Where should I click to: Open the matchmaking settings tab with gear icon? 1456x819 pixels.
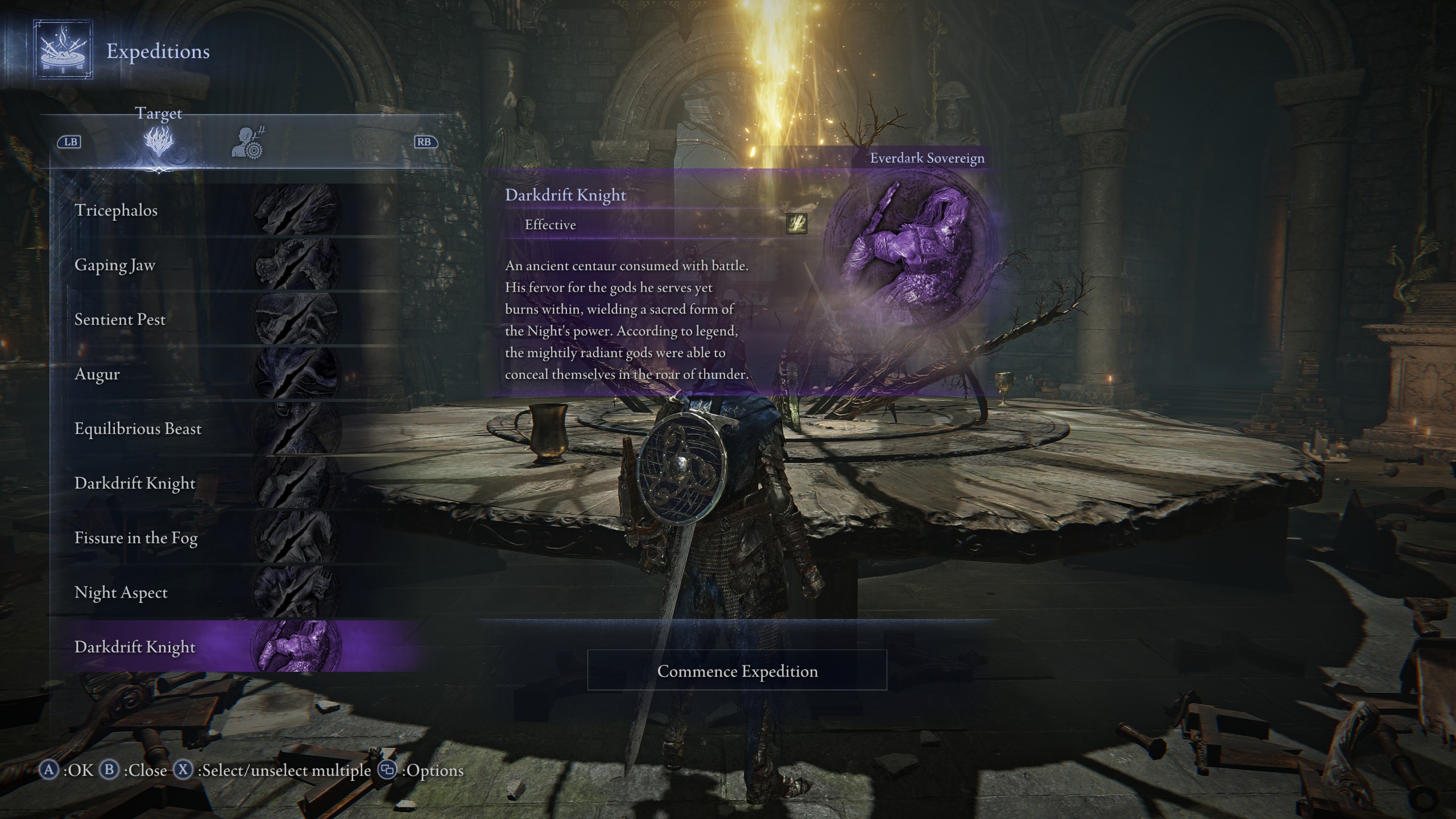pyautogui.click(x=249, y=143)
